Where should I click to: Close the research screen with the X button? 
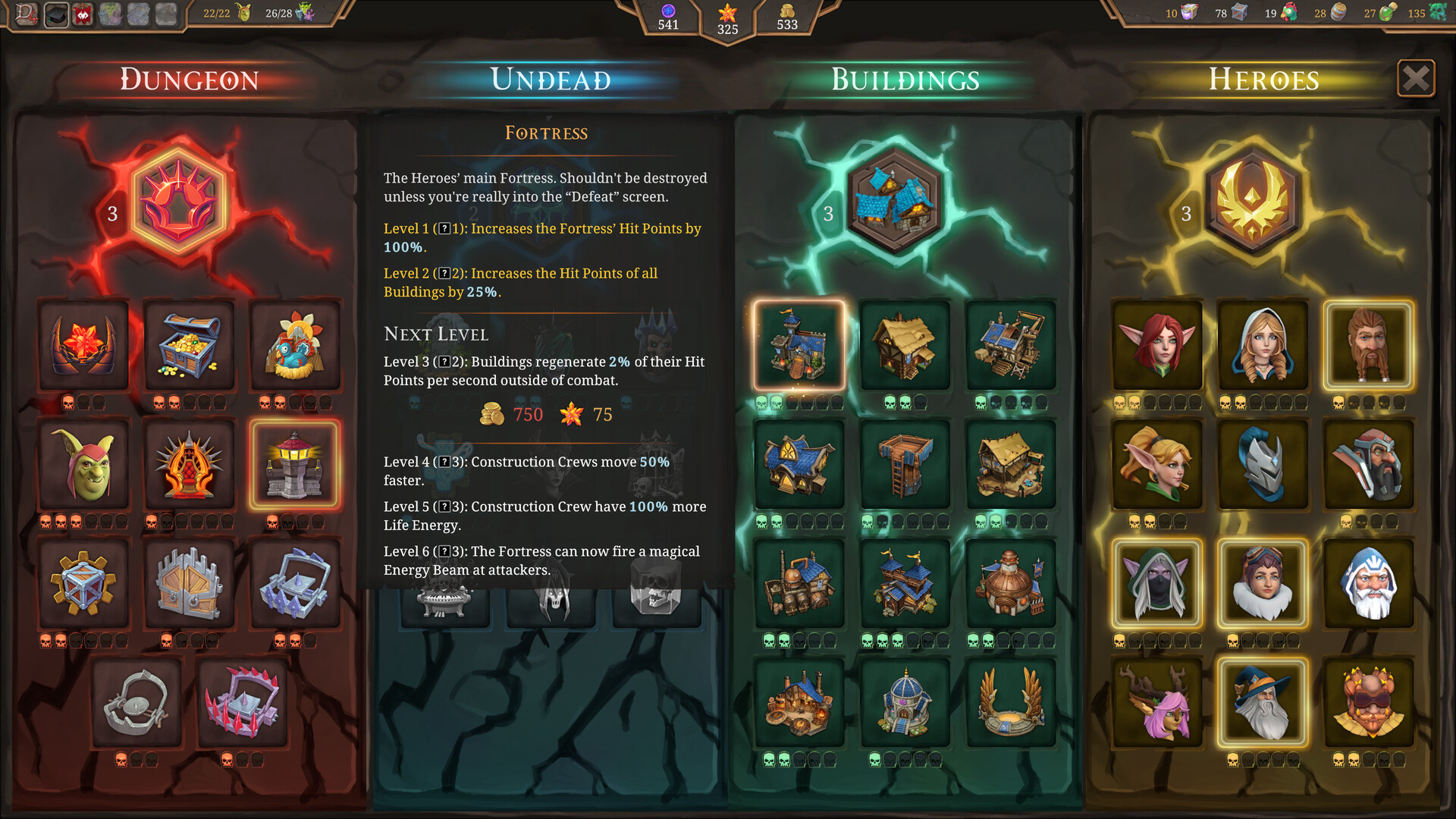1416,77
